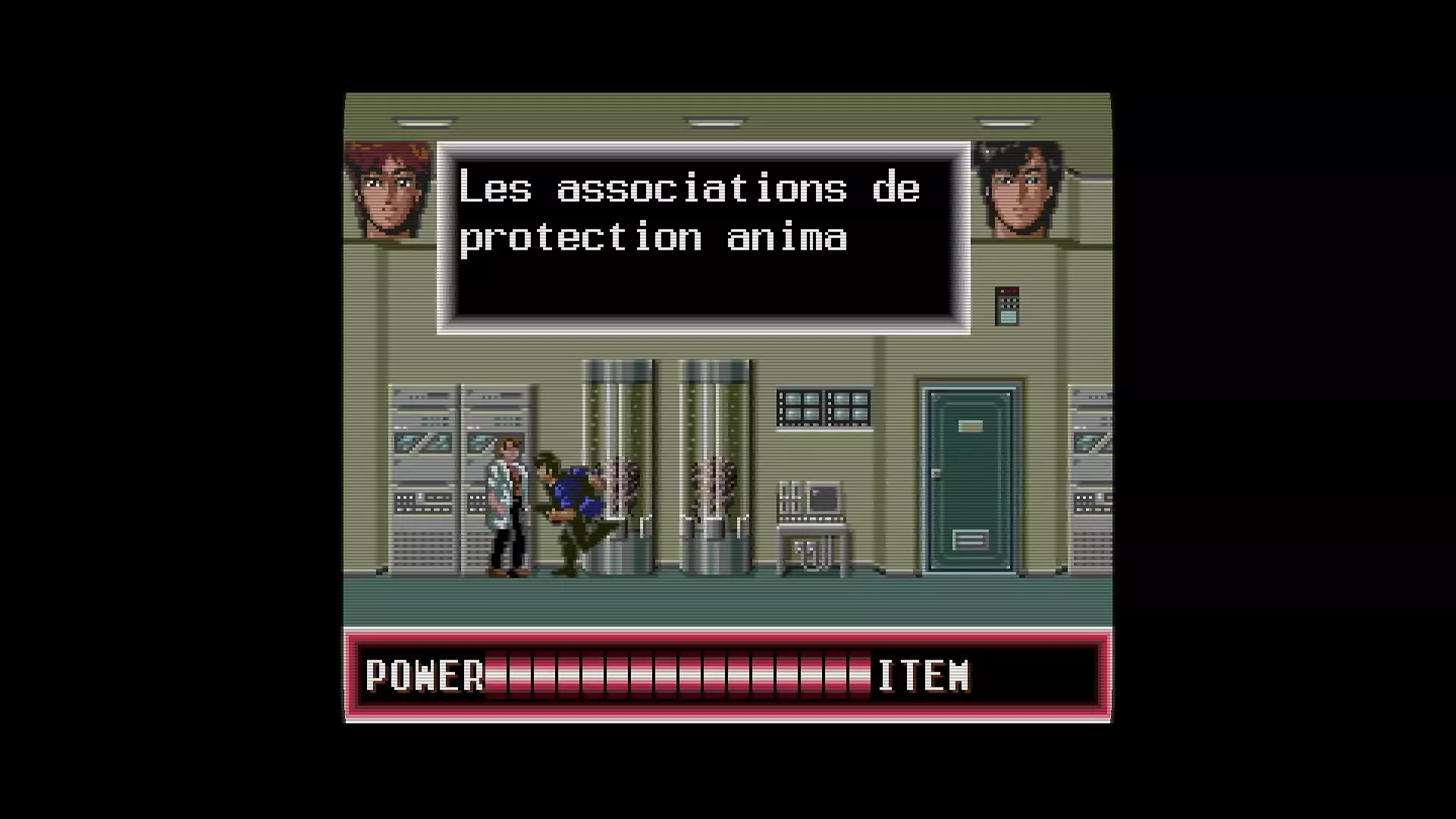Click the center ceiling light fixture
The height and width of the screenshot is (819, 1456).
[713, 120]
